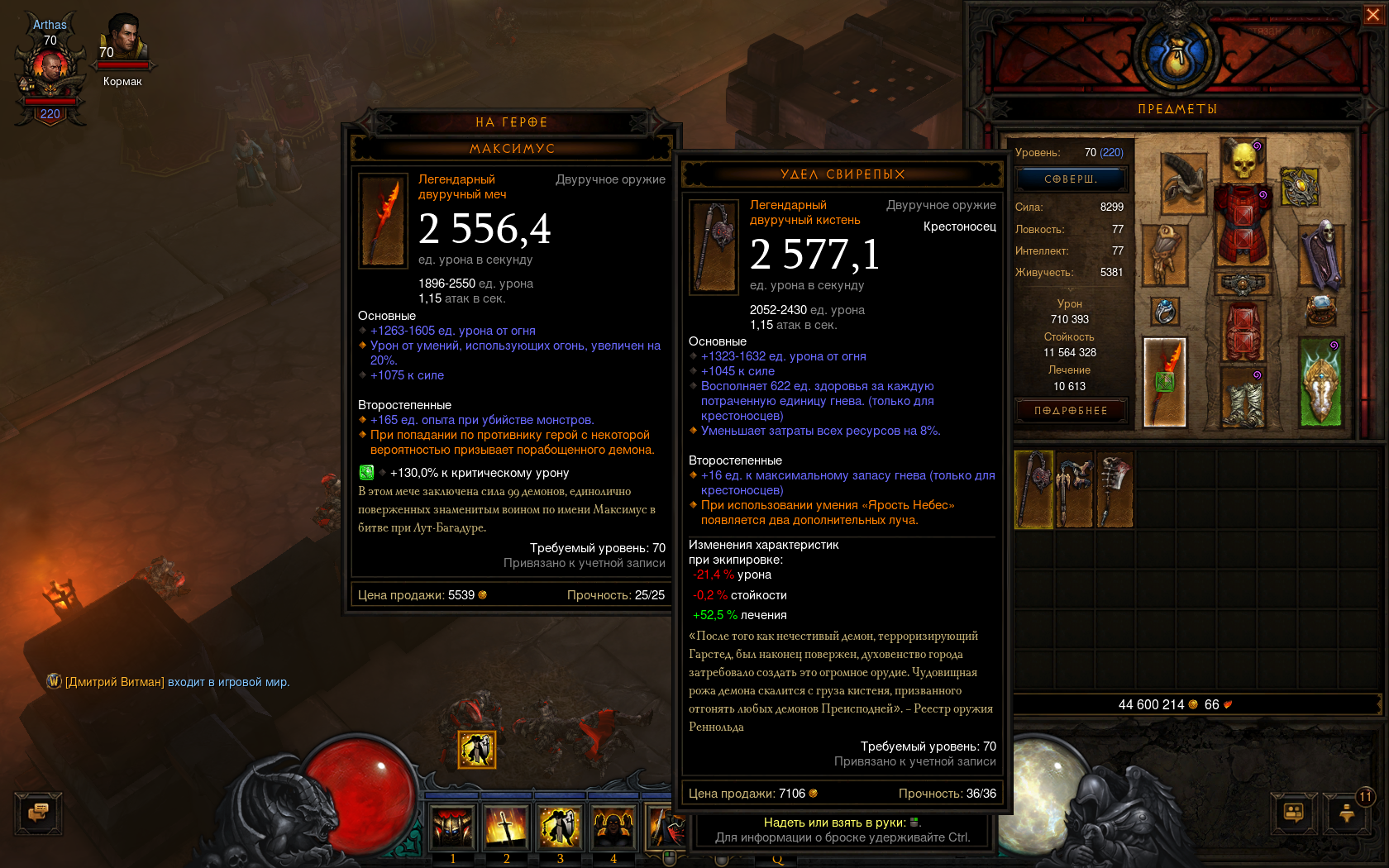Image resolution: width=1389 pixels, height=868 pixels.
Task: Select the equipped belt slot
Action: (x=1242, y=284)
